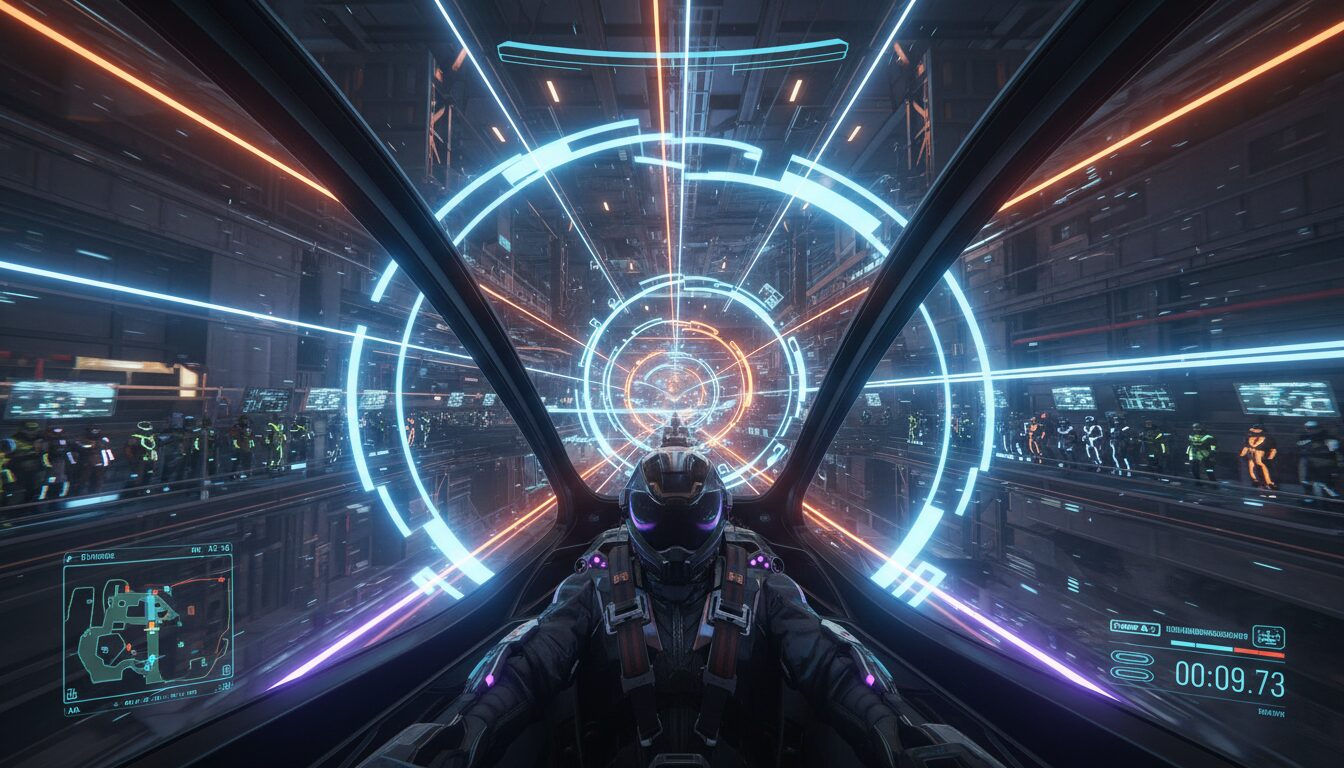
Task: Click the vehicle icon beside the timer
Action: (1267, 636)
